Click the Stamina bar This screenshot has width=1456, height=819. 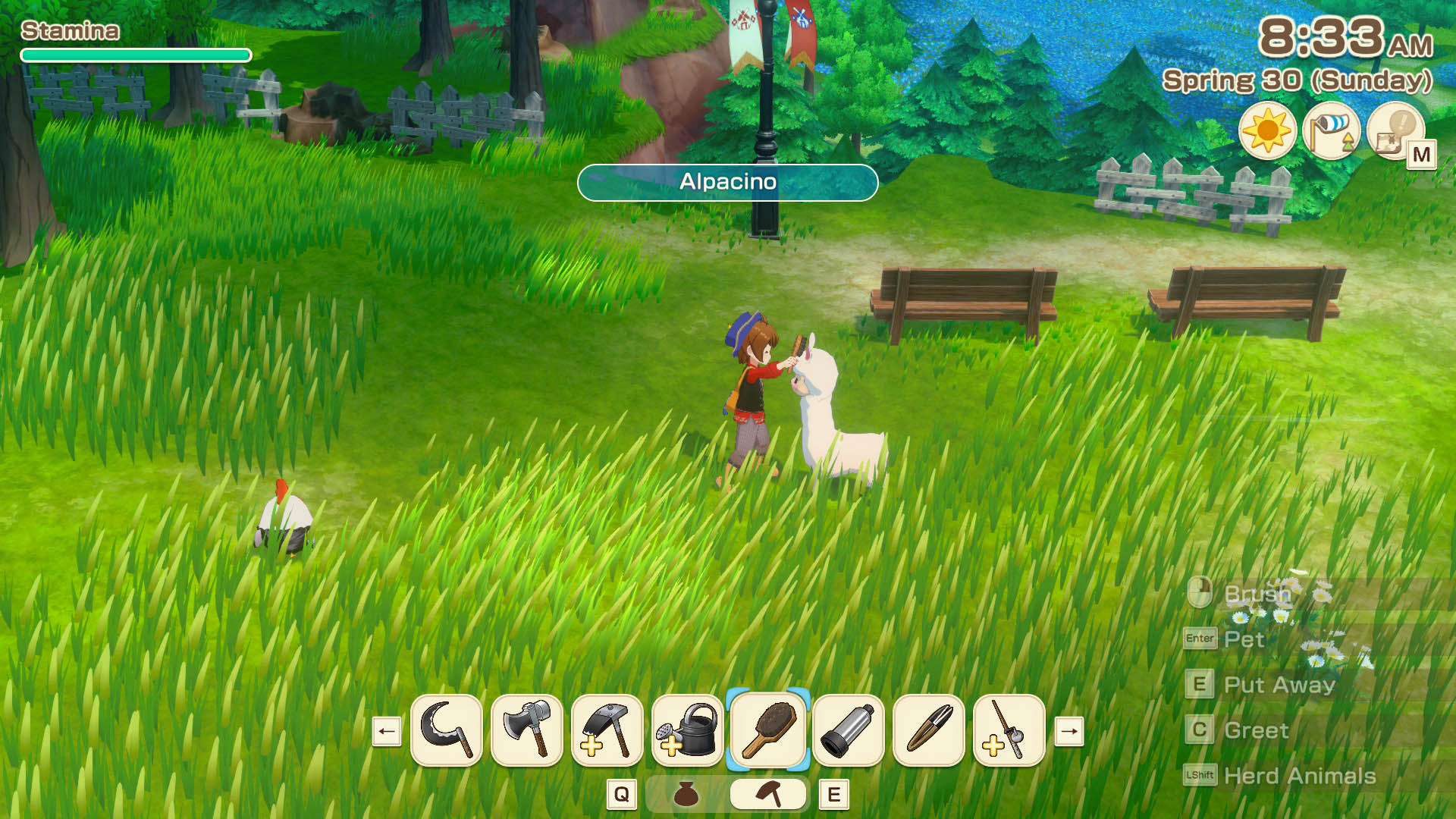[135, 55]
